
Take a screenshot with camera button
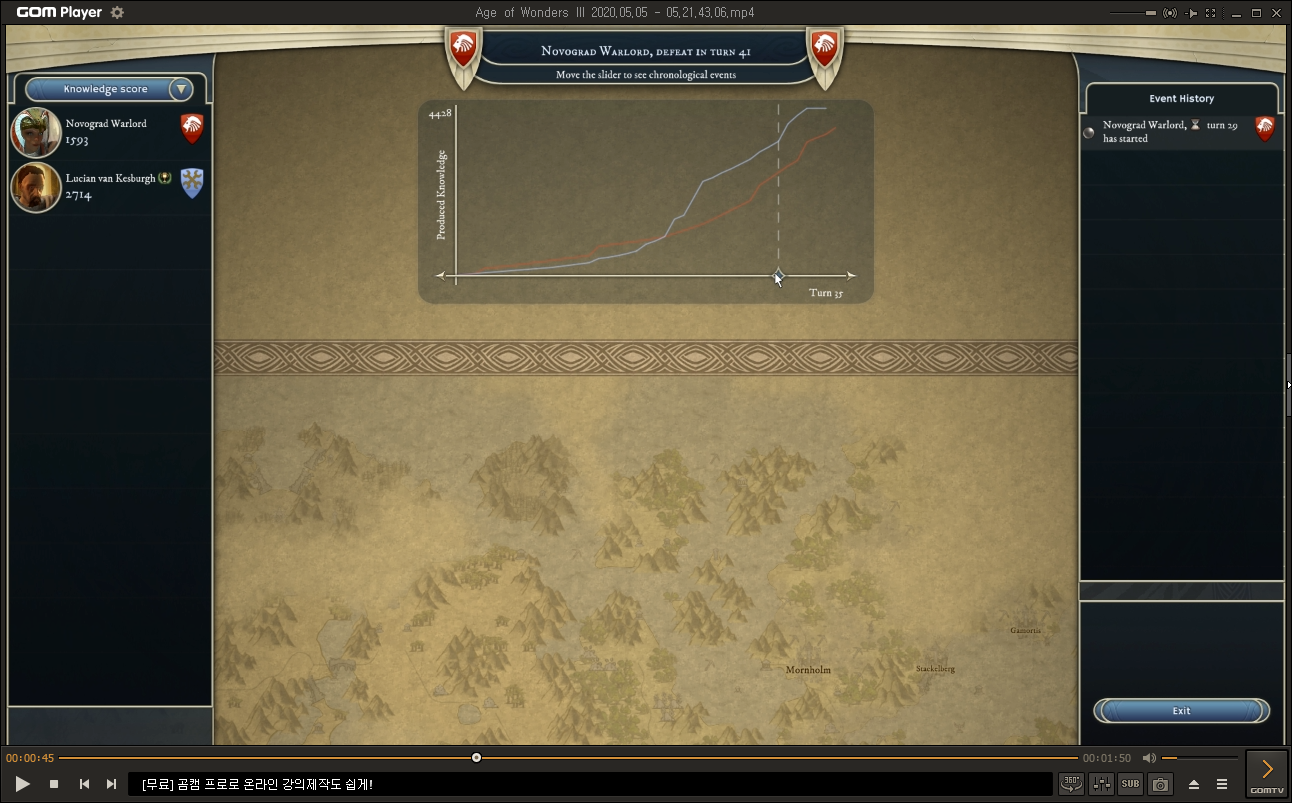pos(1160,784)
